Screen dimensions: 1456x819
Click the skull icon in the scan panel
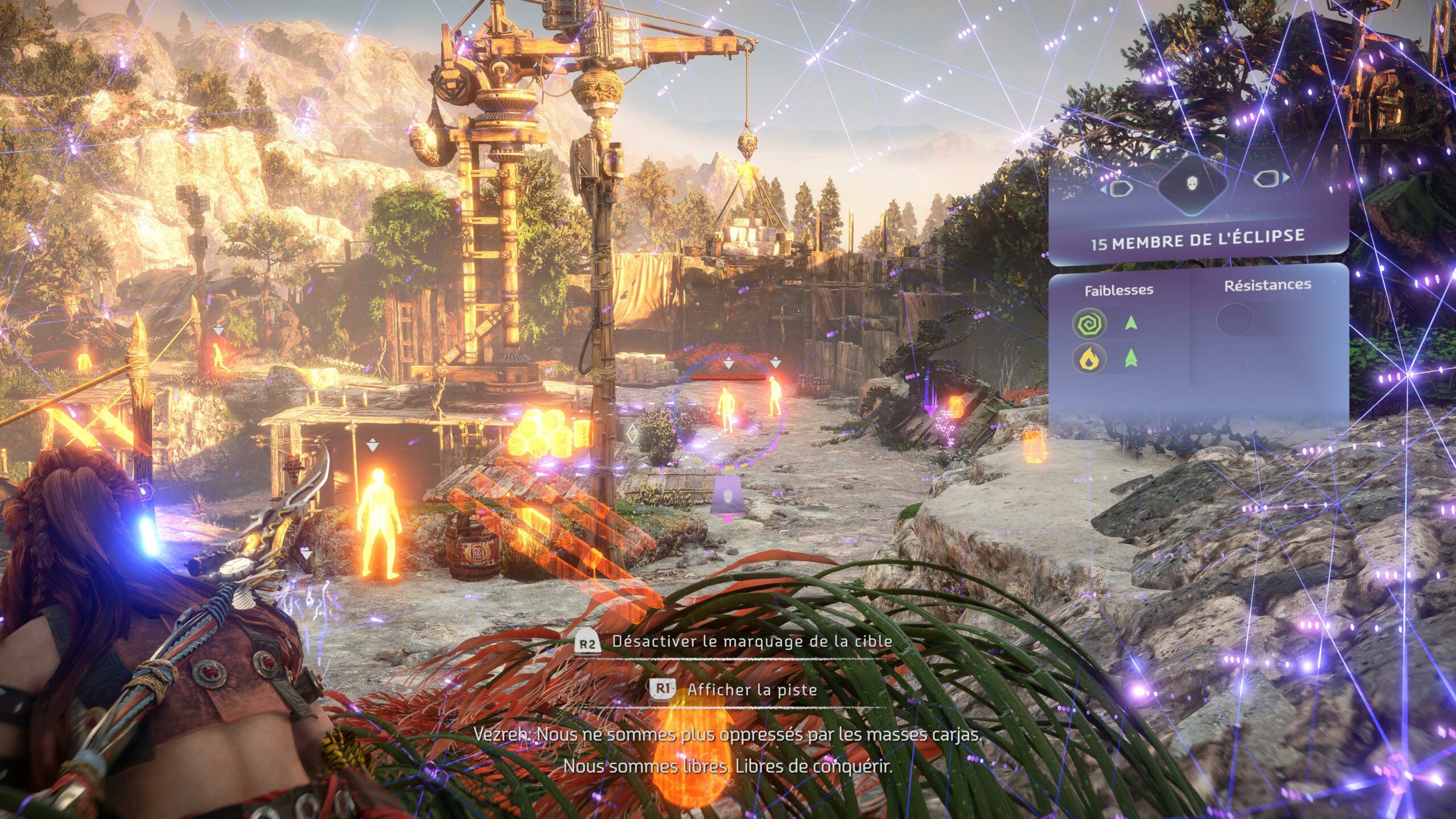(x=1193, y=184)
